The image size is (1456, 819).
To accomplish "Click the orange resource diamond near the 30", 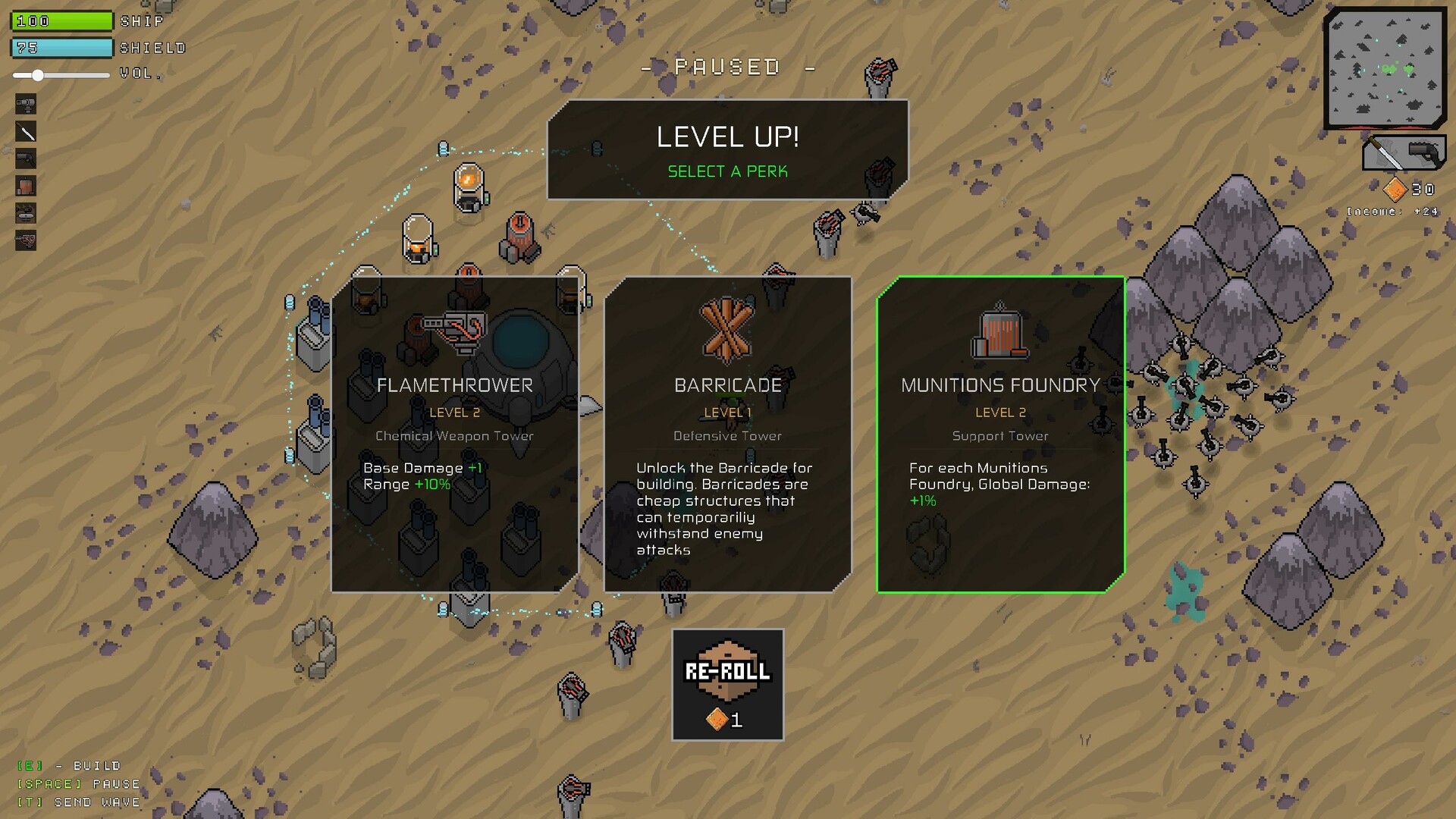I will click(x=1396, y=189).
